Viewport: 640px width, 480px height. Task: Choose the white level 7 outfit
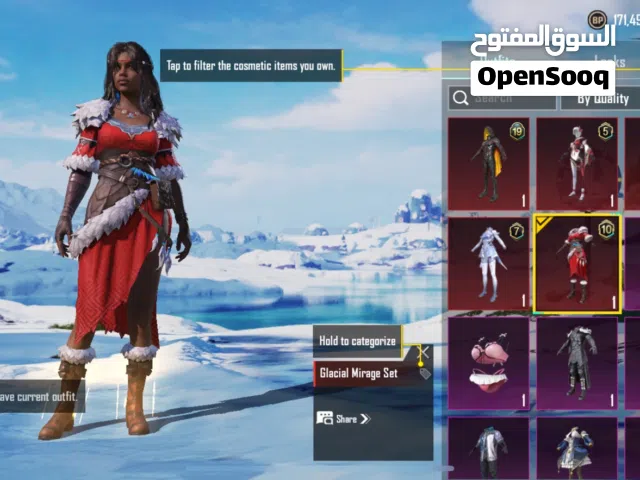tap(489, 263)
